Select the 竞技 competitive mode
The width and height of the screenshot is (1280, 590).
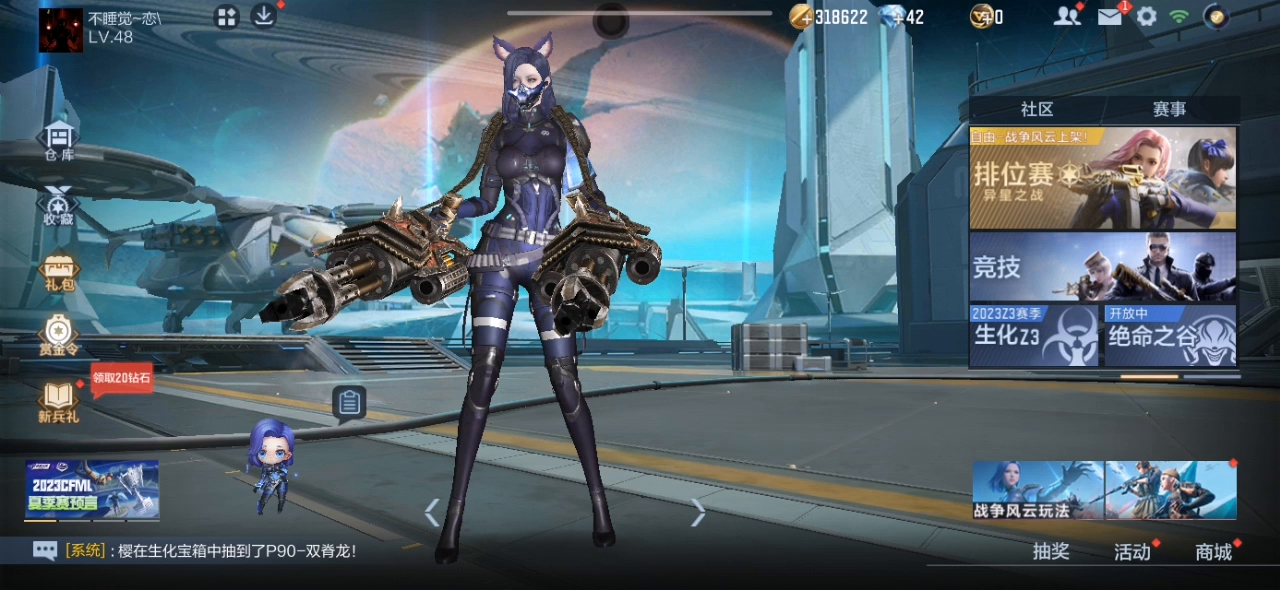[x=1102, y=267]
